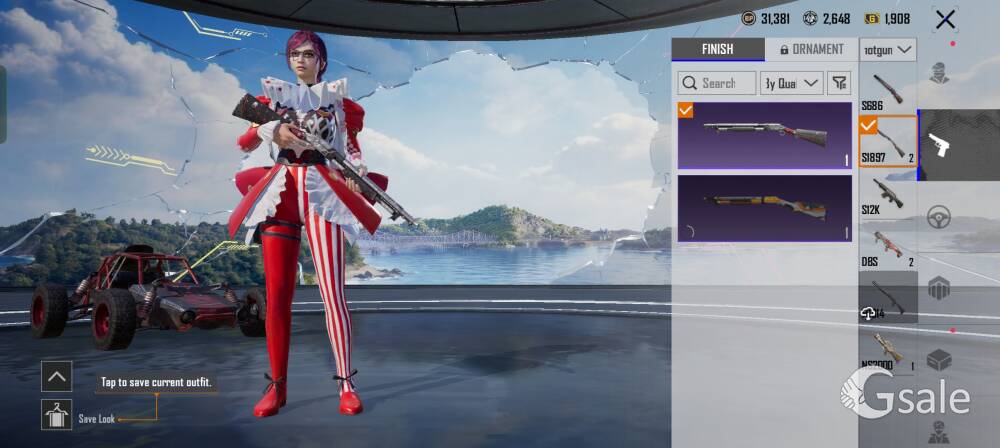The image size is (1000, 448).
Task: Close the inventory with the X button
Action: point(944,19)
